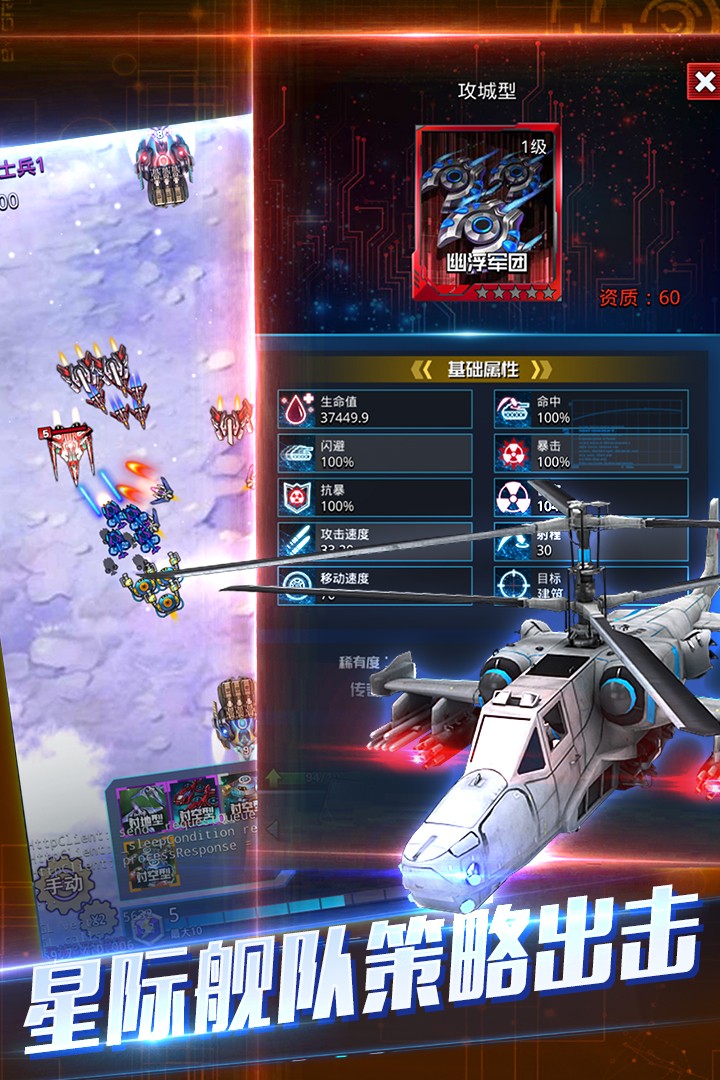Deploy the green 对地型 unit card

(142, 810)
